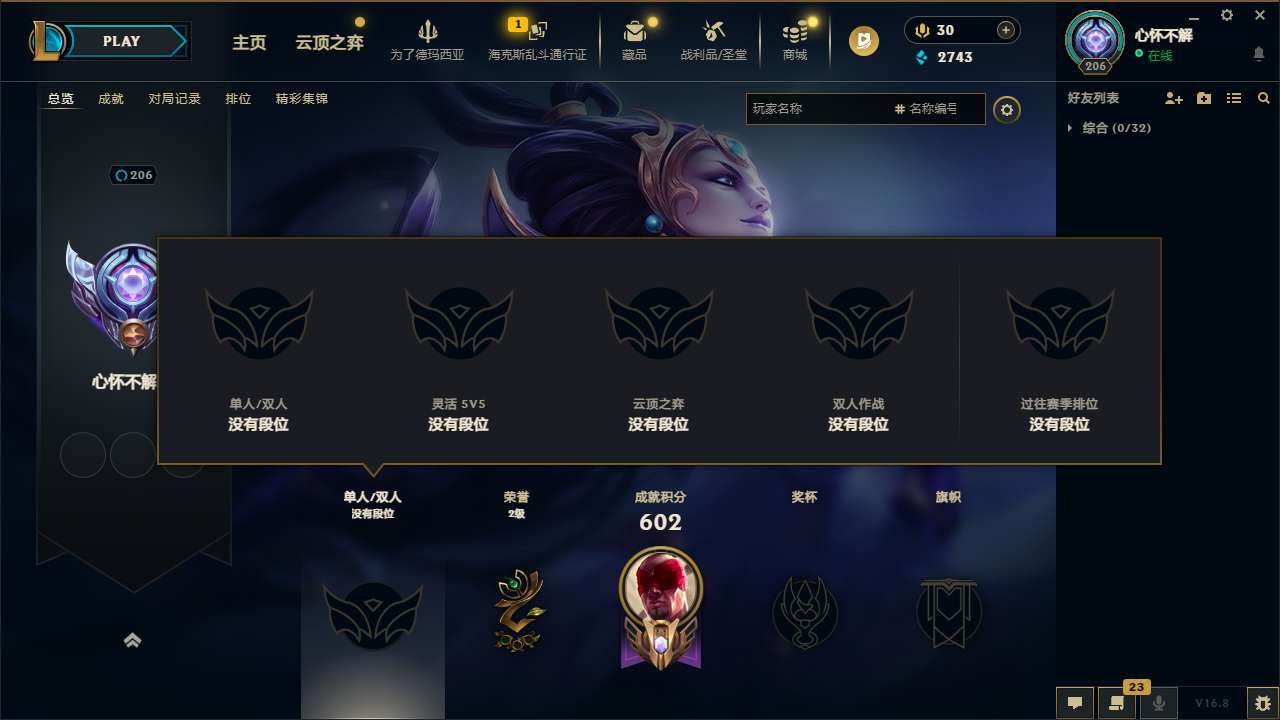Image resolution: width=1280 pixels, height=720 pixels.
Task: Click the plus to purchase currency
Action: [1003, 30]
